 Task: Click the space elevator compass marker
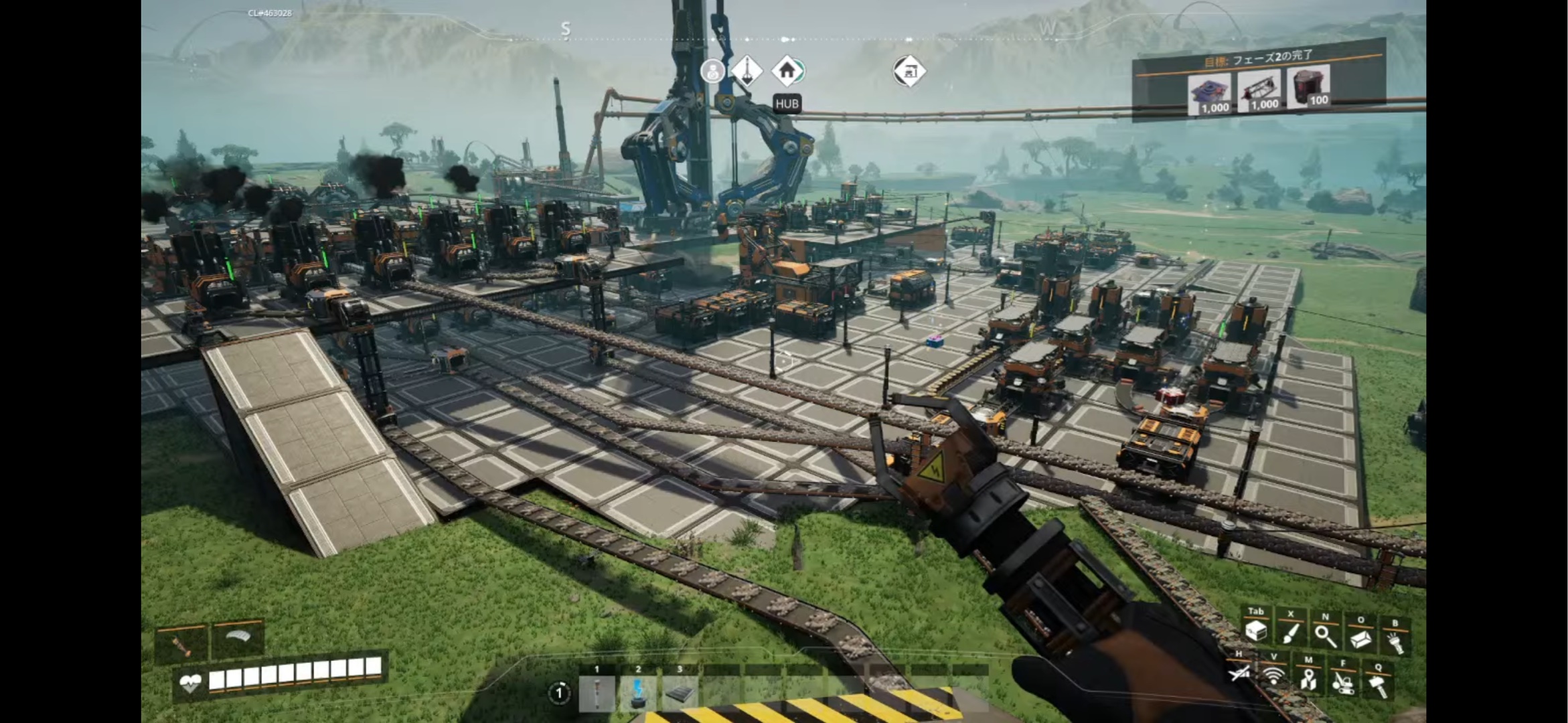746,70
